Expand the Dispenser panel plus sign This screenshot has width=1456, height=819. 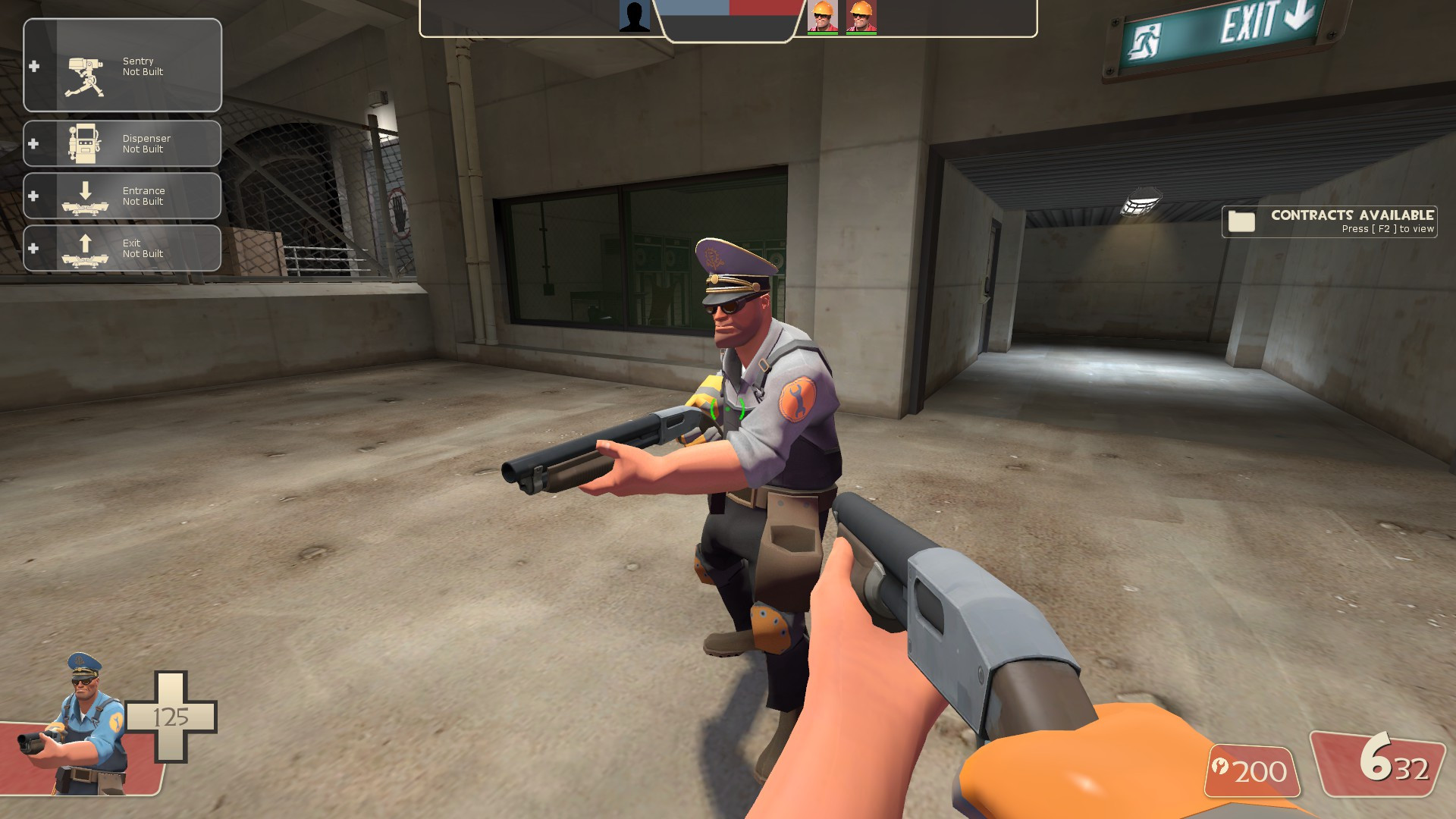(x=32, y=143)
